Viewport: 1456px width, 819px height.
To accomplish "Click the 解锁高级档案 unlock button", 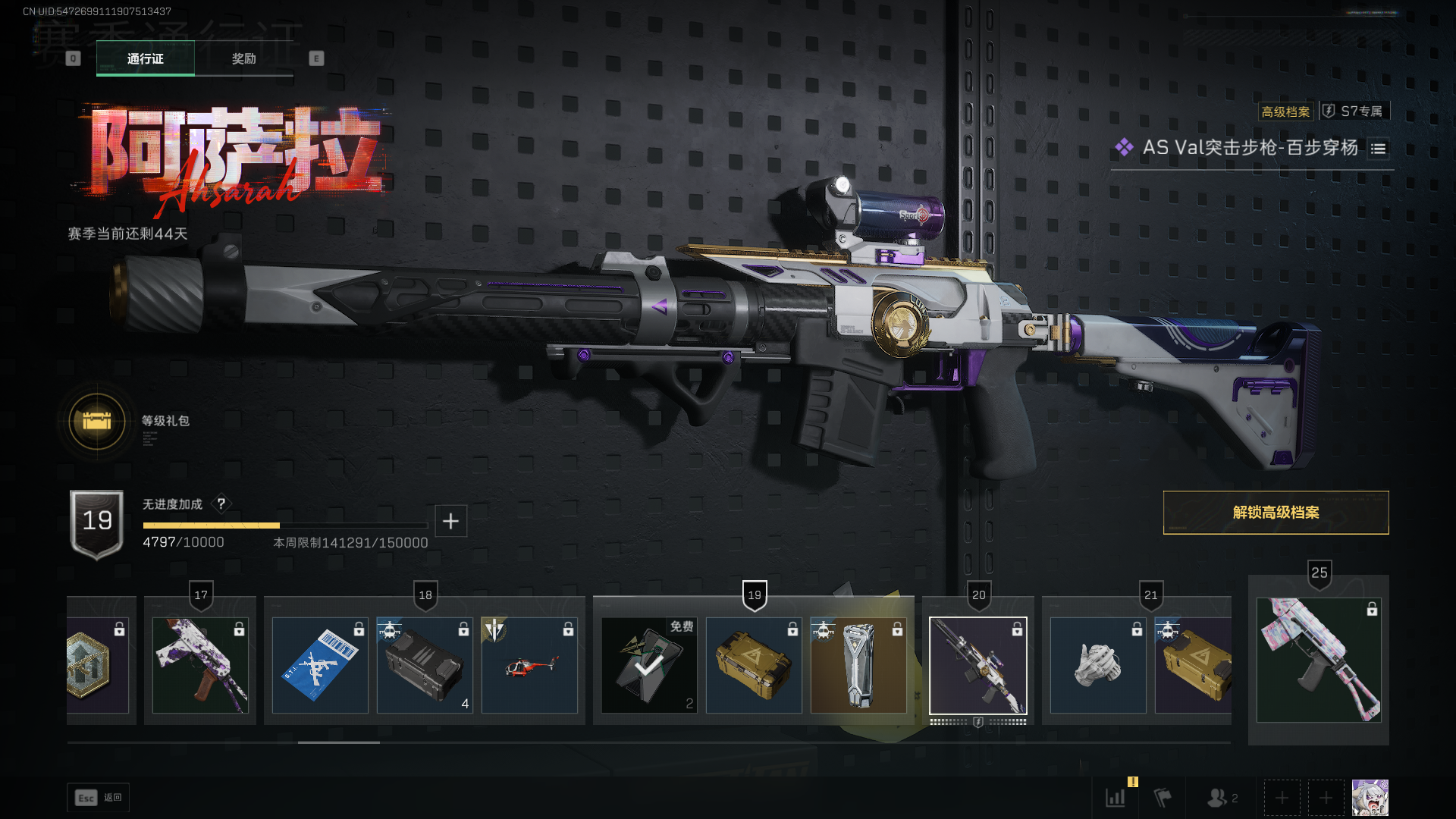I will pos(1276,513).
